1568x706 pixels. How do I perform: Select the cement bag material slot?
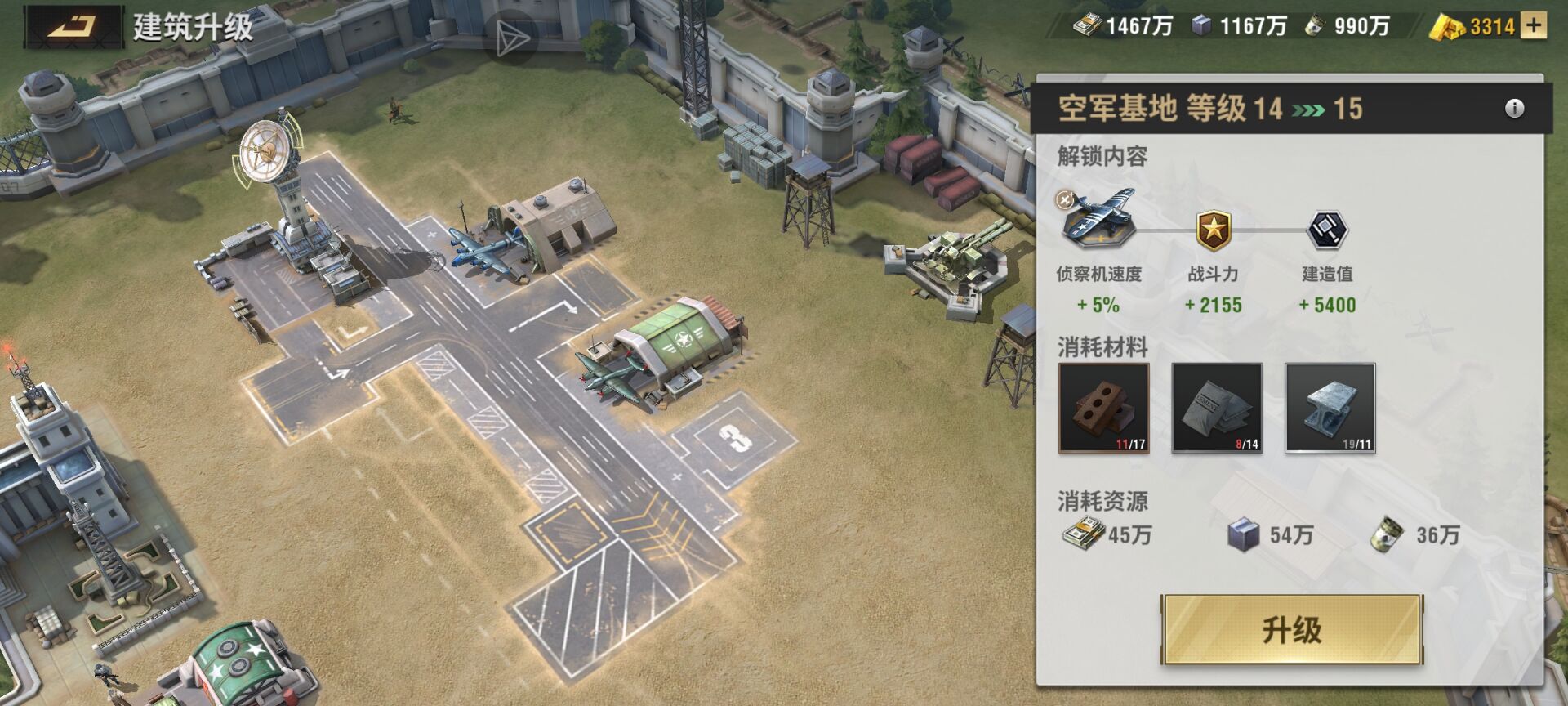point(1217,408)
